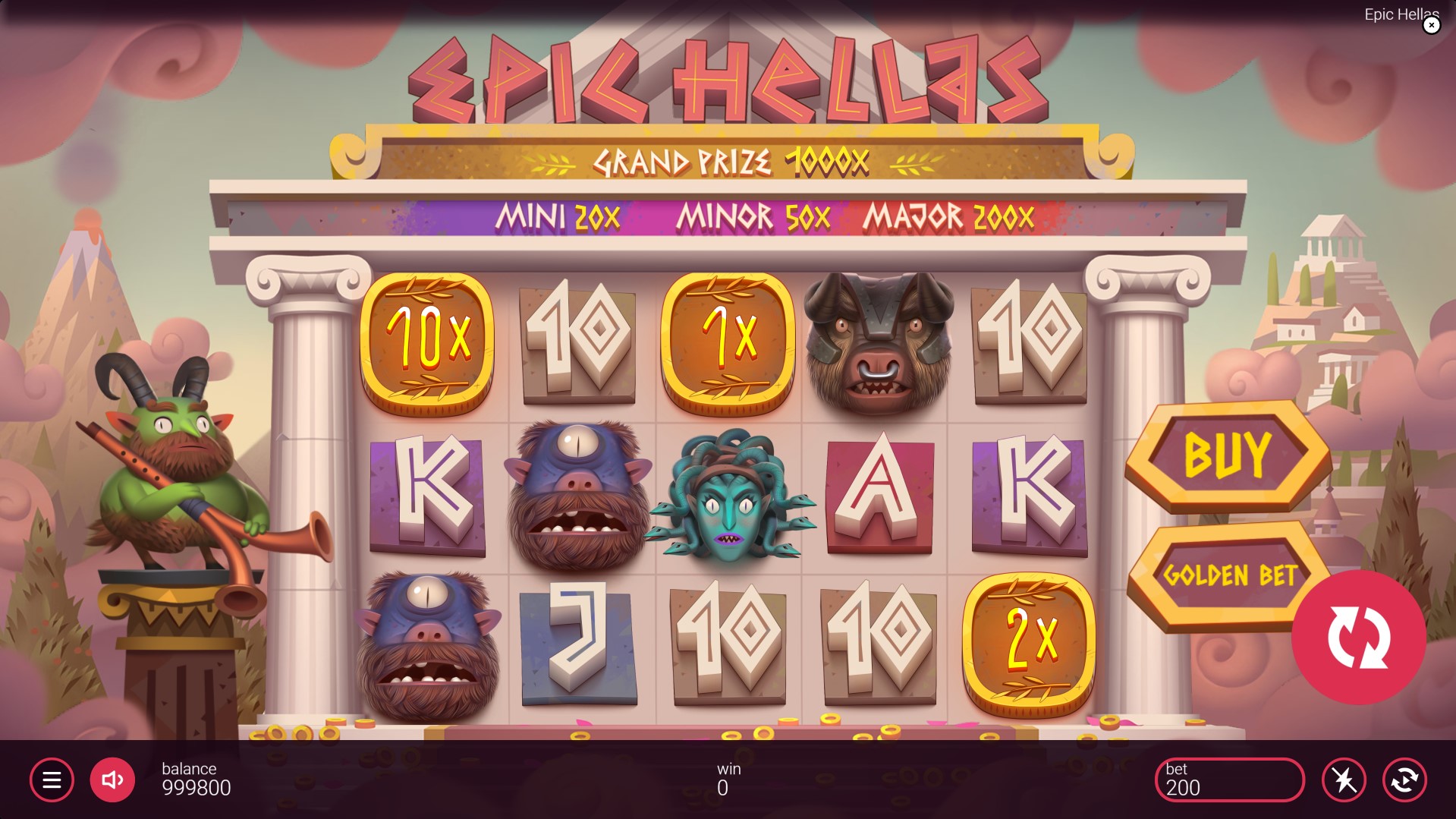Toggle the sound speaker button
Viewport: 1456px width, 819px height.
[x=112, y=780]
